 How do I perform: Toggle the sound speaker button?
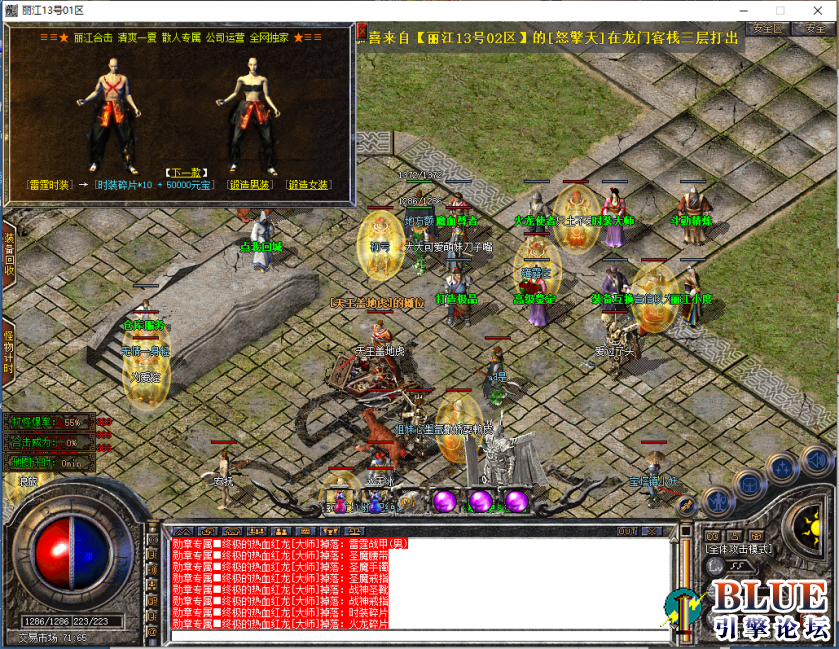point(817,461)
